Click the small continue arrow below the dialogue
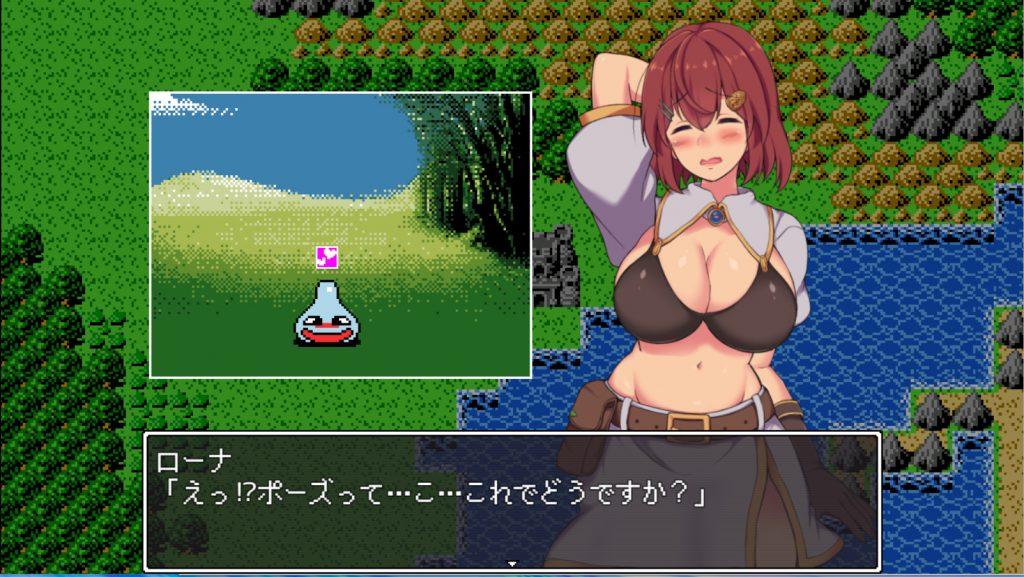This screenshot has height=577, width=1024. coord(512,564)
